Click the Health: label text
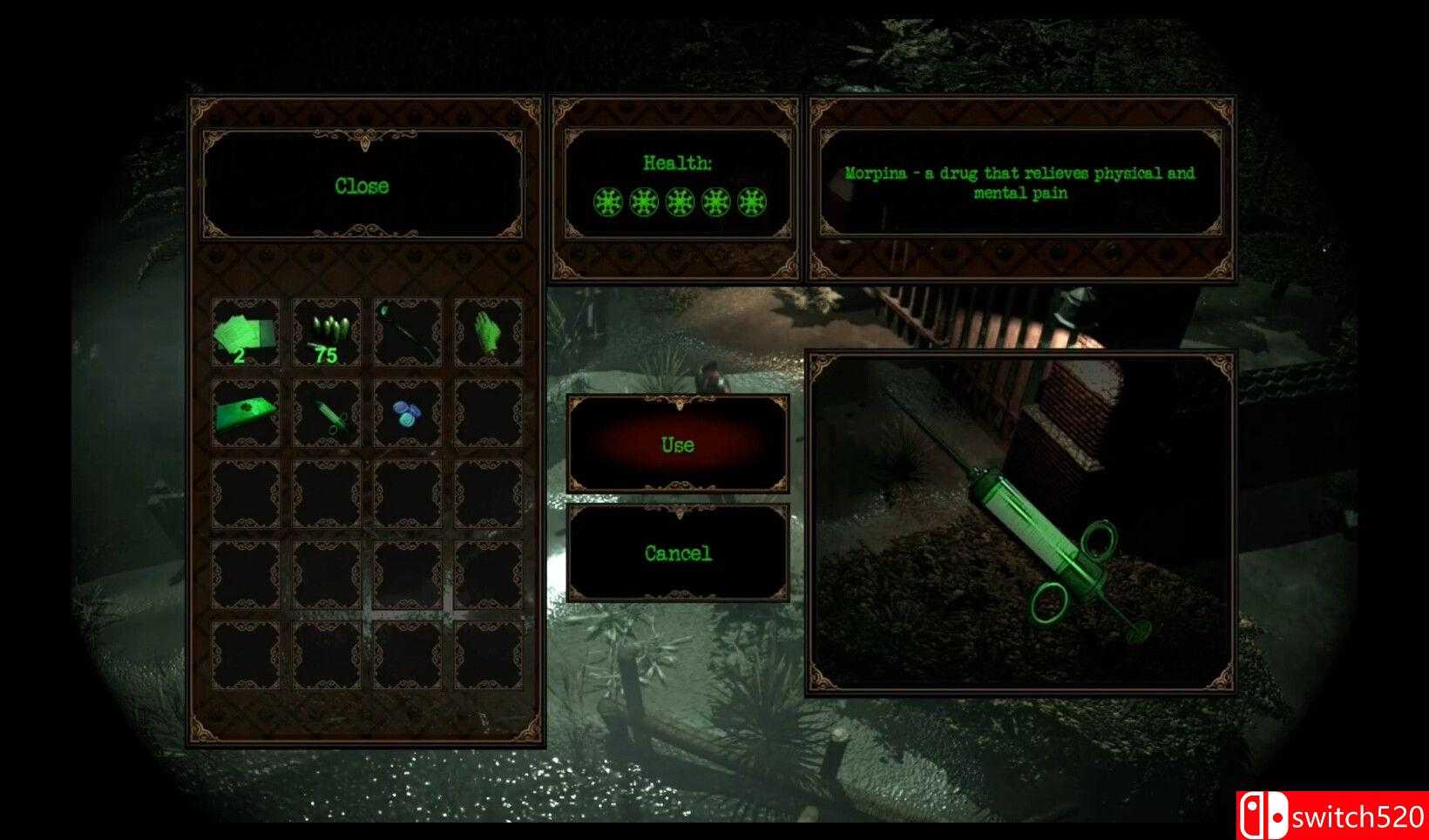Screen dimensions: 1429x840 678,162
